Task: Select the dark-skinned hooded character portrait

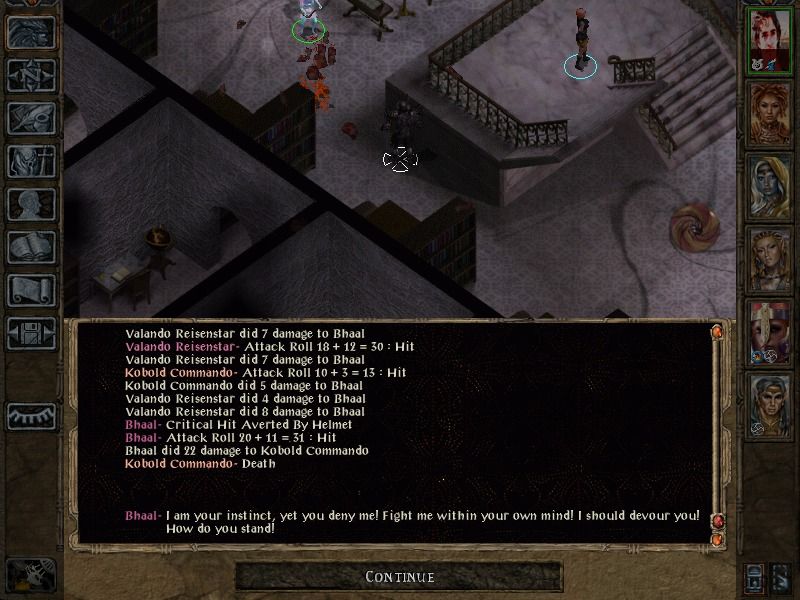Action: [x=768, y=188]
